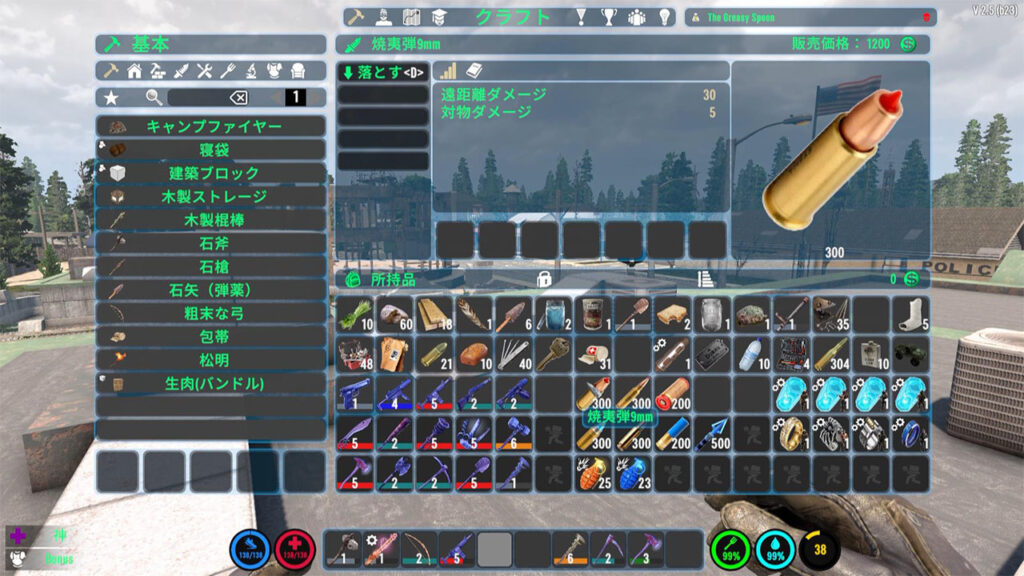Select the 松明 recipe row
The height and width of the screenshot is (576, 1024).
(x=212, y=359)
